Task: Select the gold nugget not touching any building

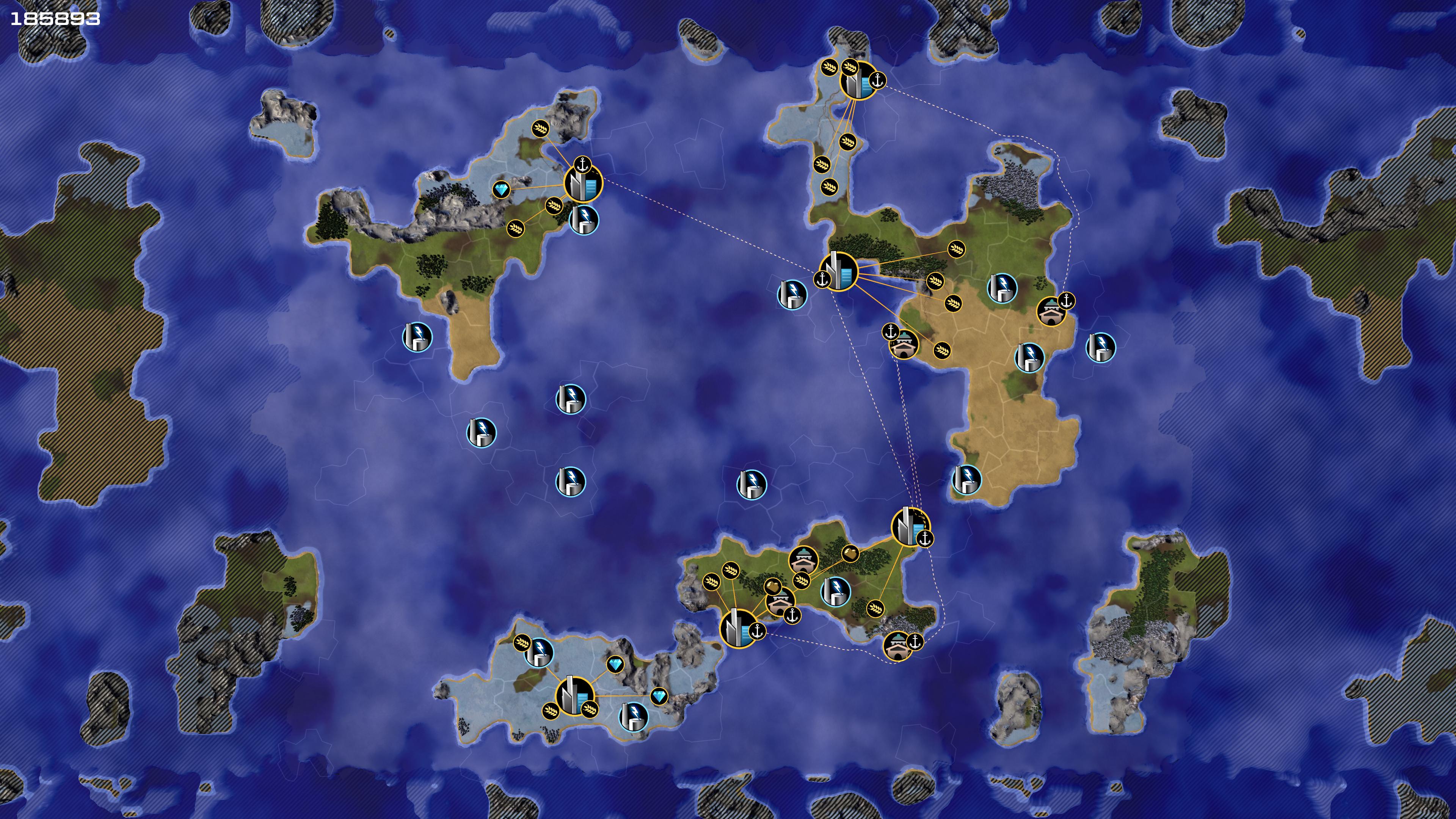Action: 850,553
